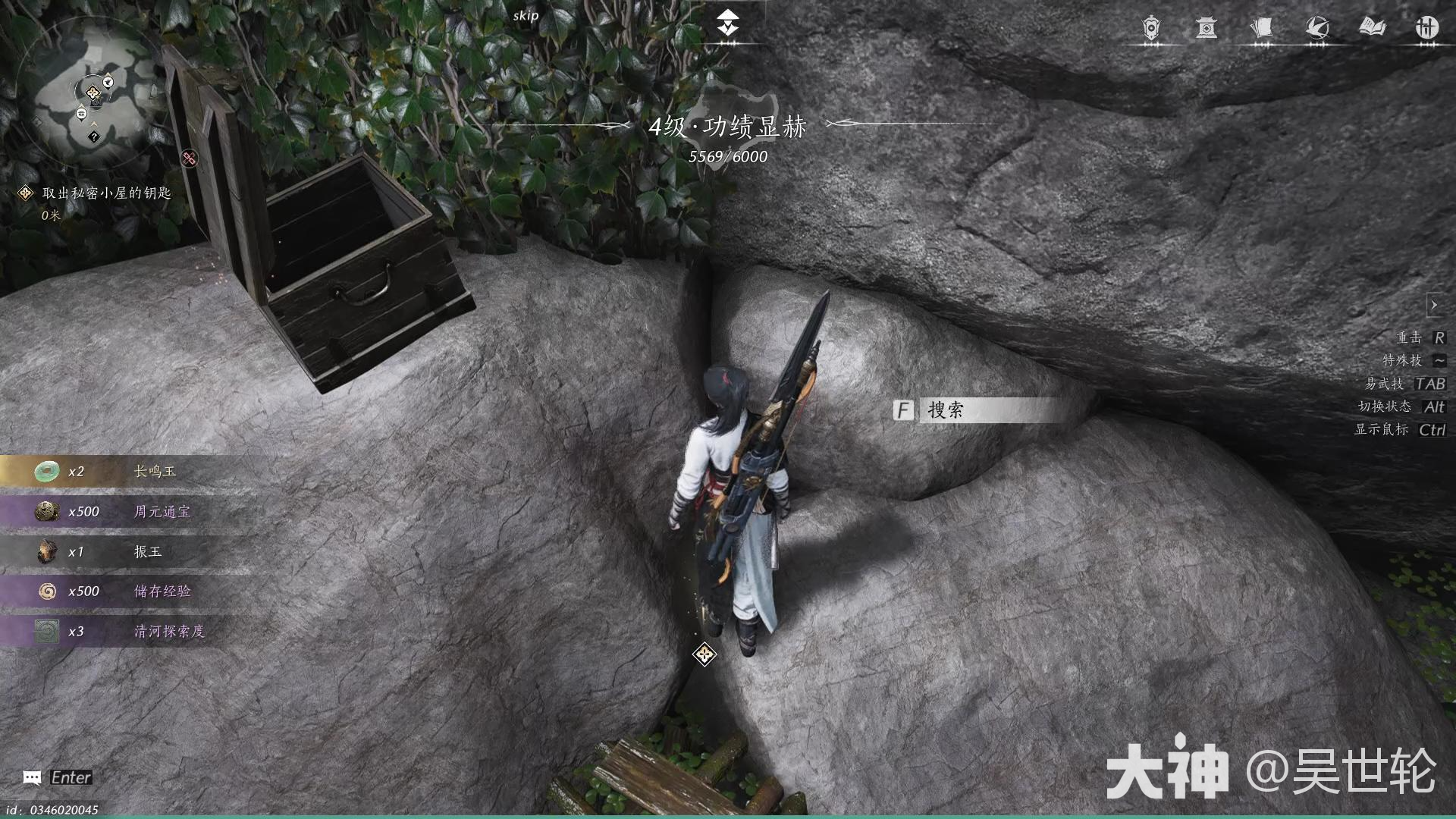Screen dimensions: 1456x819
Task: Open the stacked papers menu icon
Action: 1262,29
